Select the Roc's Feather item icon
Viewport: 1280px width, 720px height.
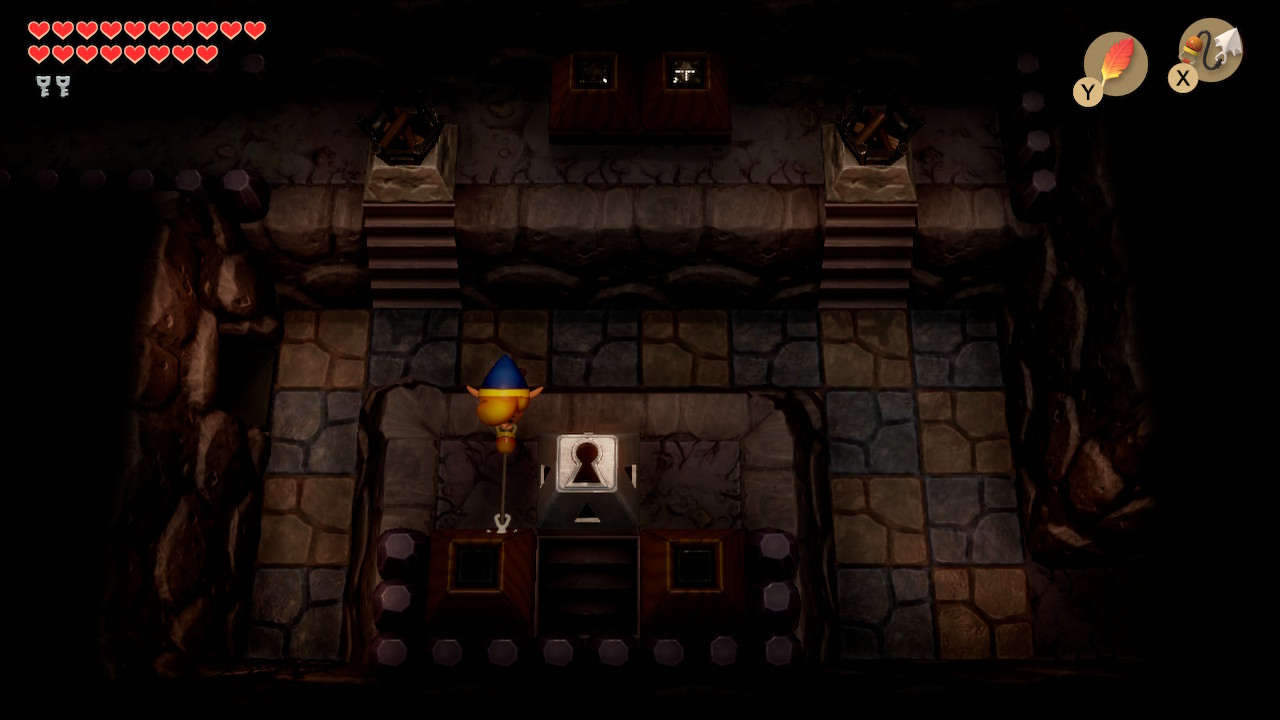click(1116, 63)
